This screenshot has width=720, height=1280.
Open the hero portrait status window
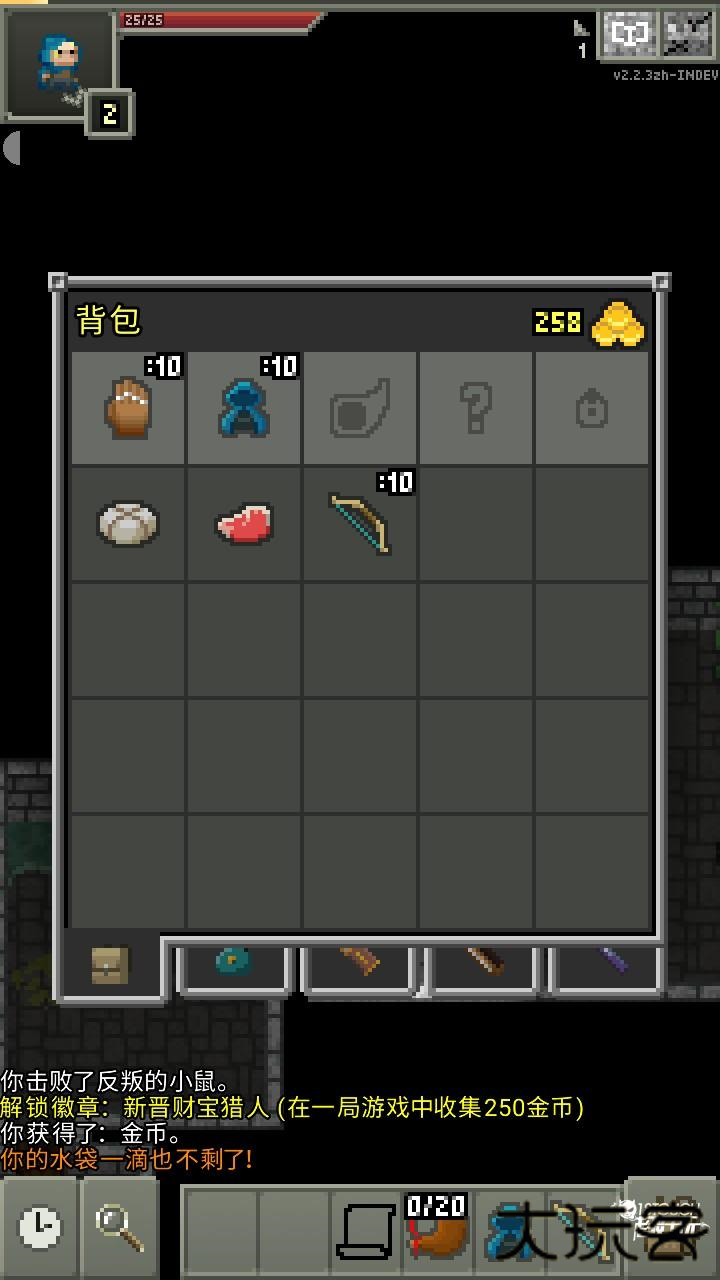click(58, 64)
